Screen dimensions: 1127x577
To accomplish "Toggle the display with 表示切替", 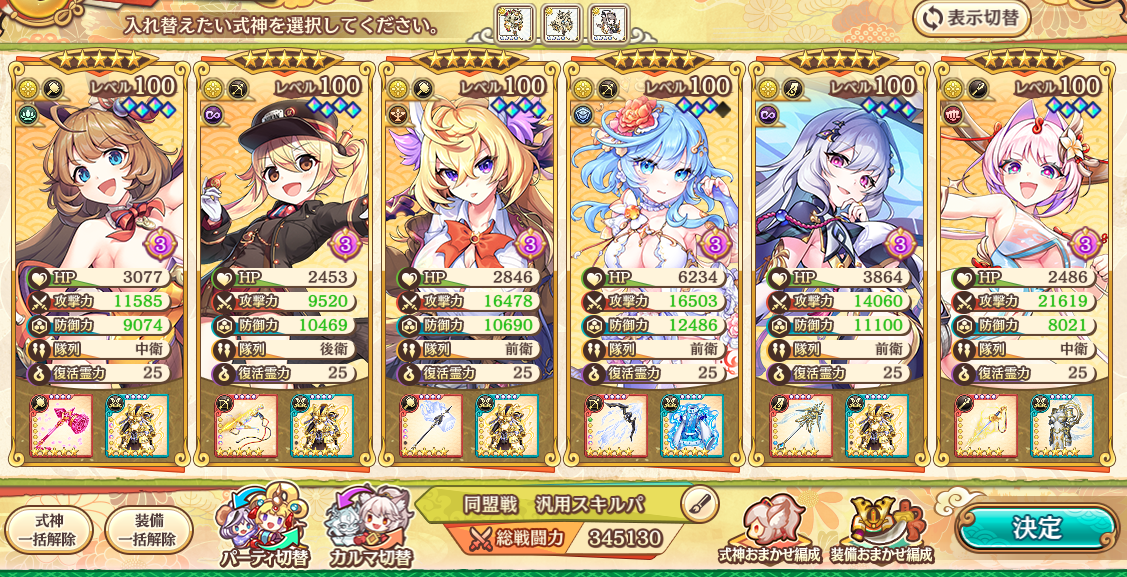I will click(x=971, y=19).
